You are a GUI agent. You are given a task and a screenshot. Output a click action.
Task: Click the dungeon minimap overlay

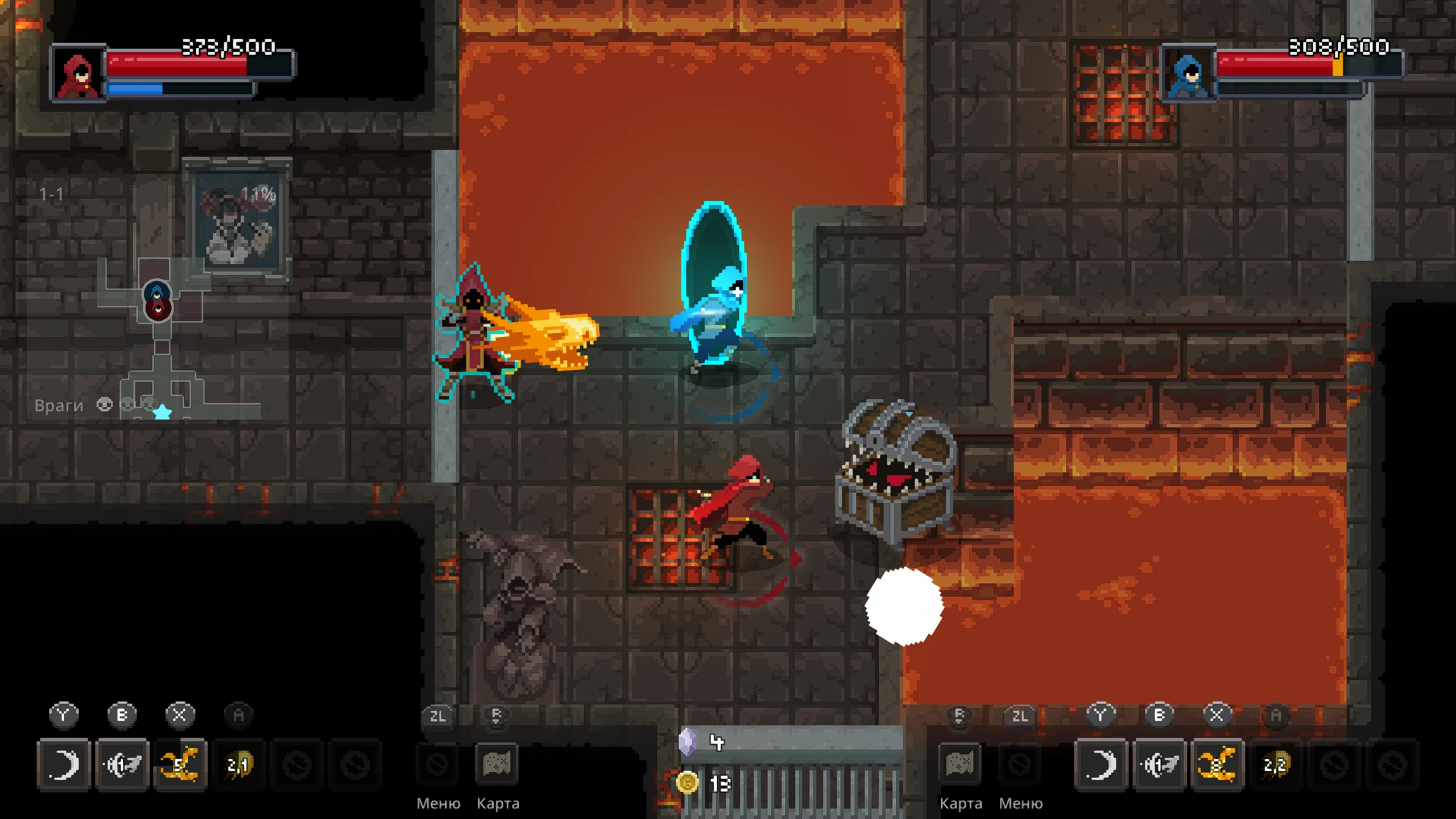click(x=165, y=341)
